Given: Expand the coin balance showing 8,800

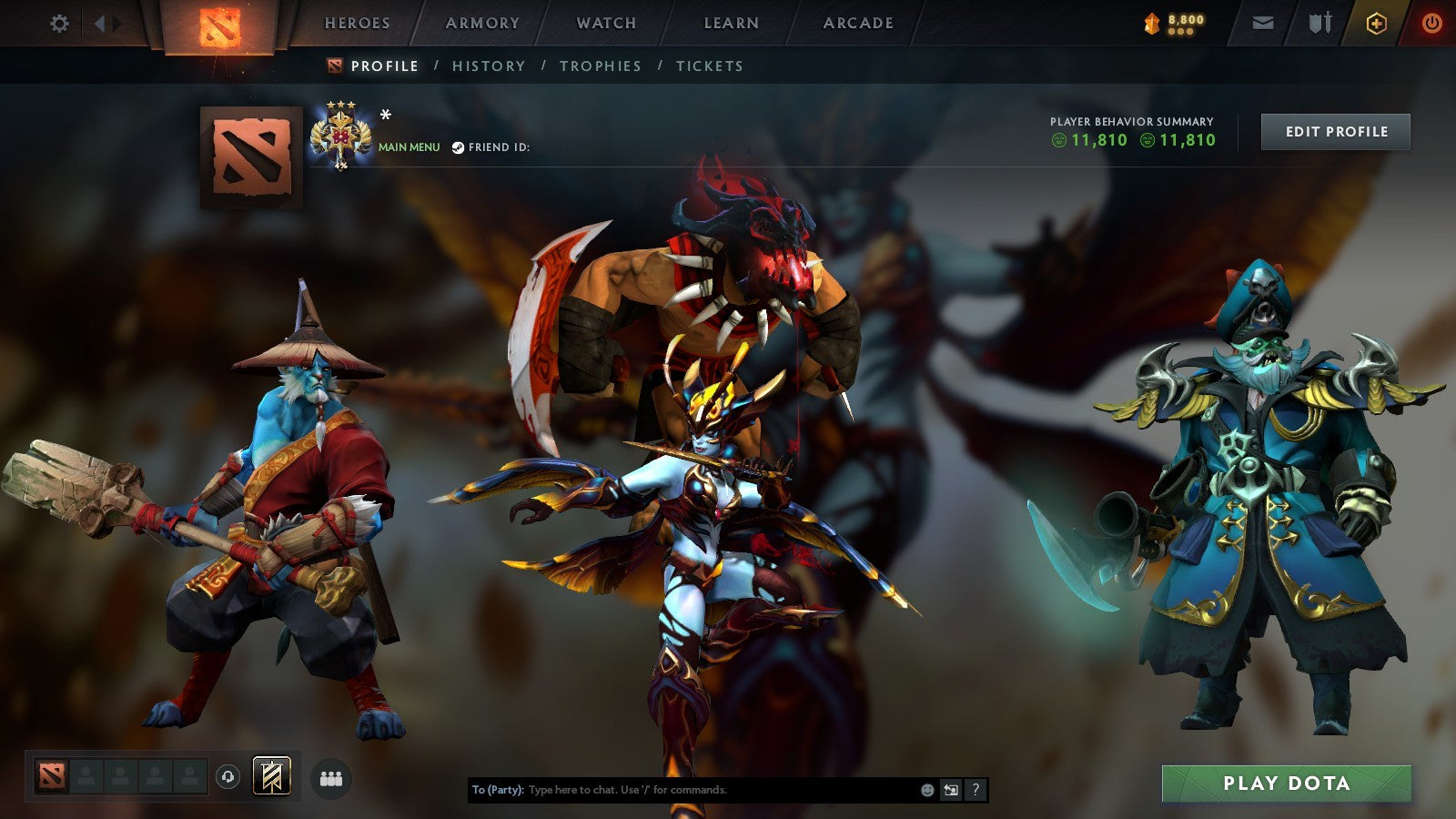Looking at the screenshot, I should (1174, 22).
